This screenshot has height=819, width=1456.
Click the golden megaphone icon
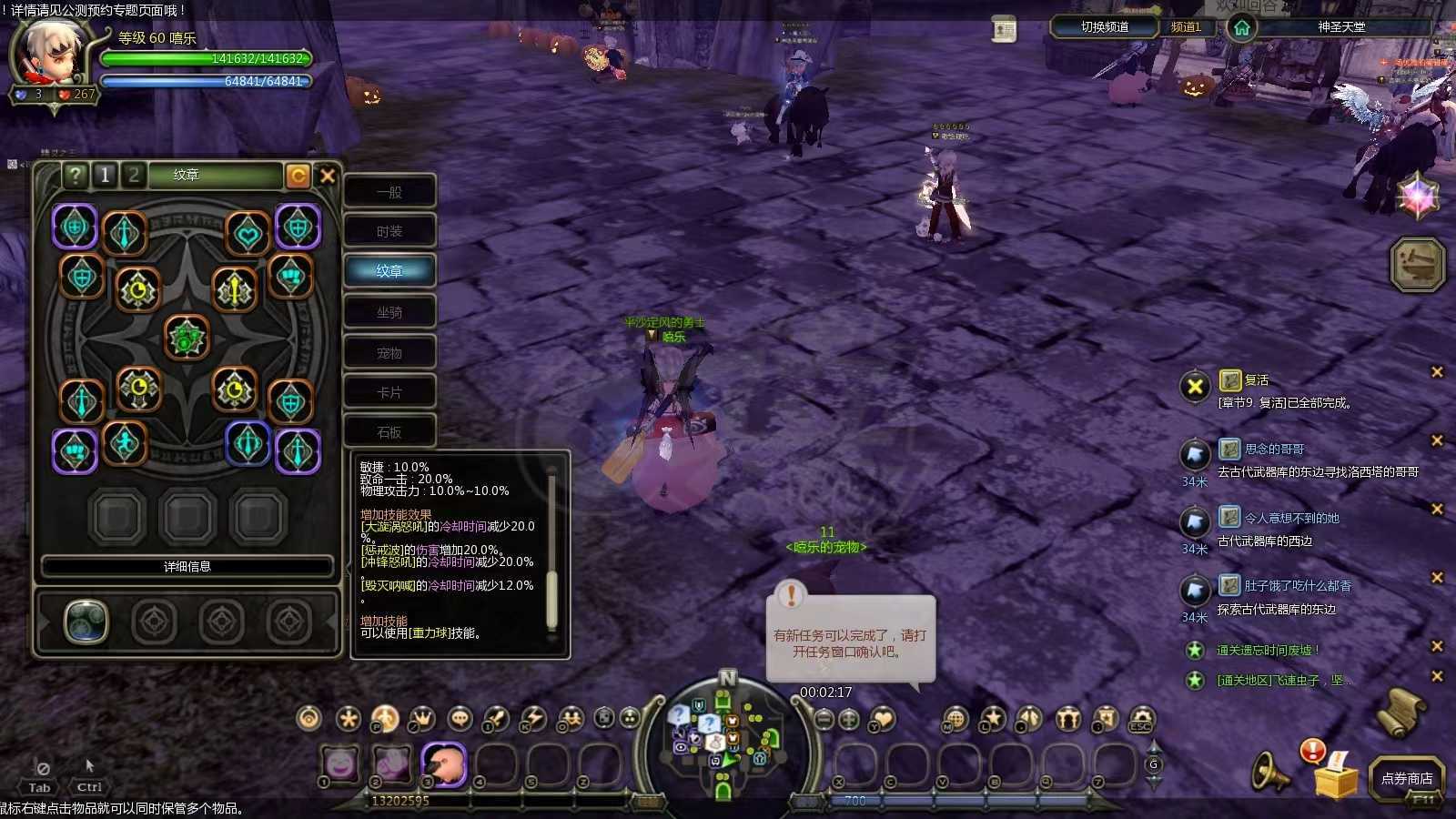pyautogui.click(x=1270, y=773)
